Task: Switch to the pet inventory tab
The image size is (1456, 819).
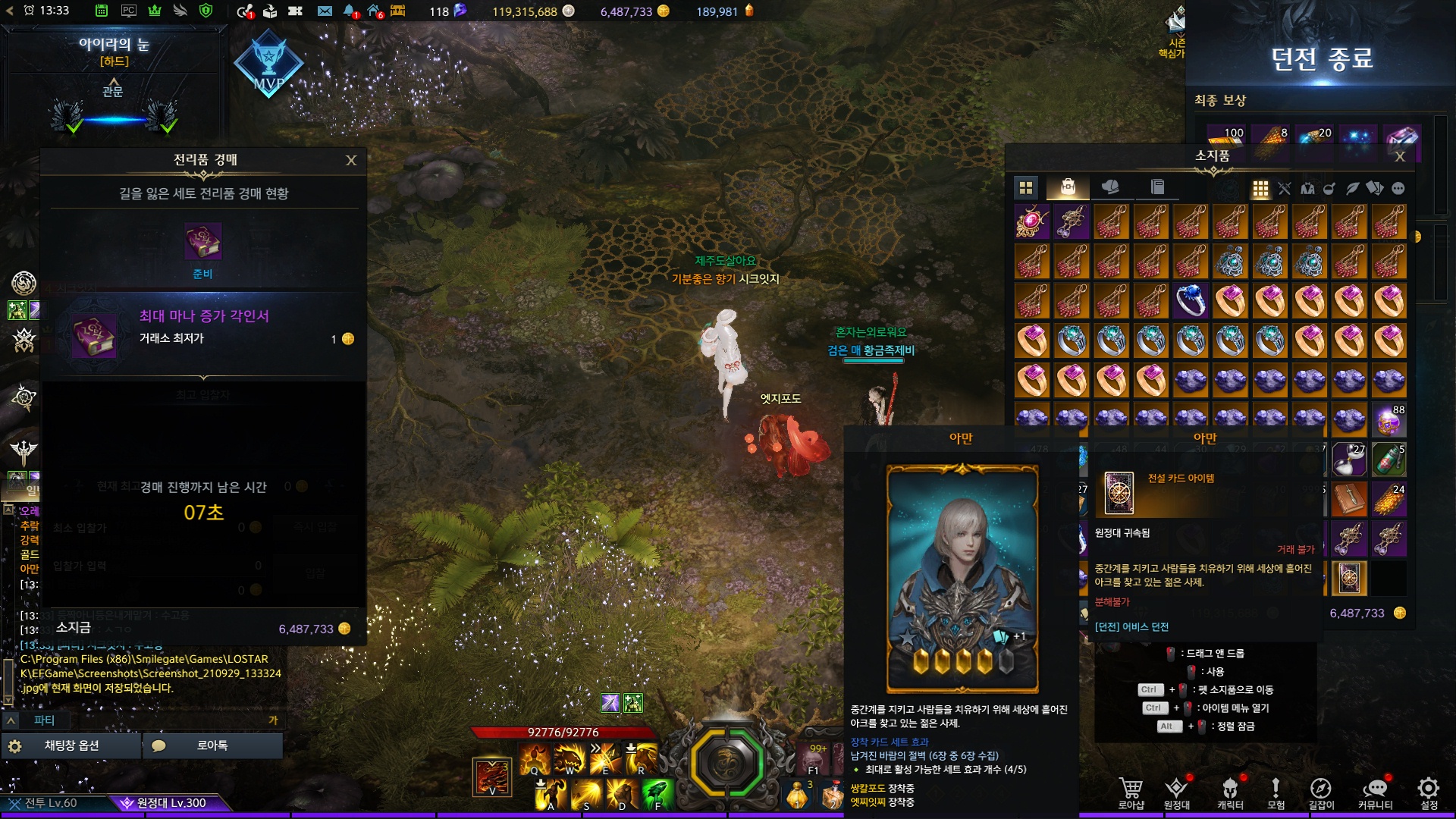Action: (1110, 187)
